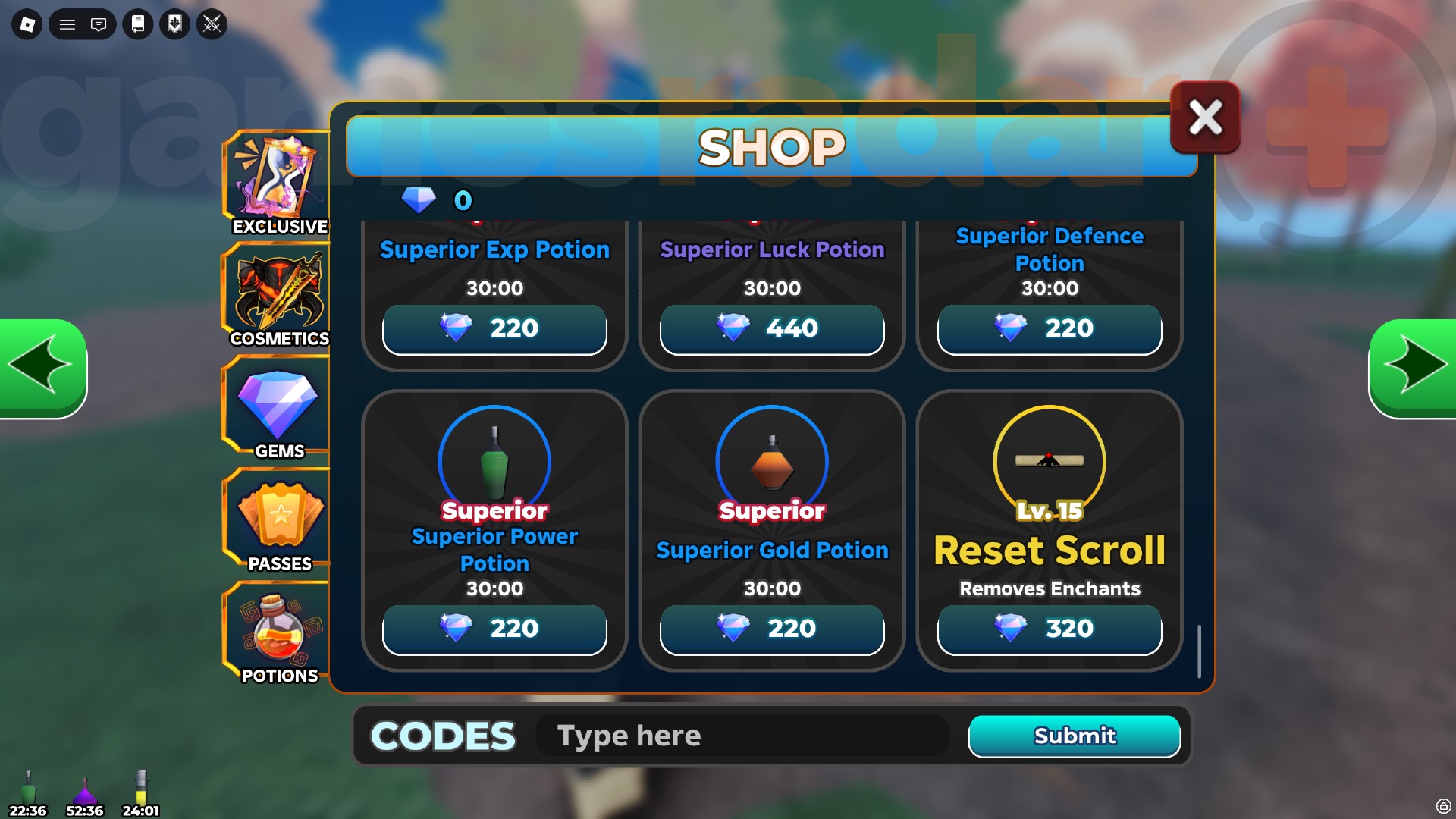This screenshot has width=1456, height=819.
Task: Click the leaf banner badge icon
Action: [x=174, y=24]
